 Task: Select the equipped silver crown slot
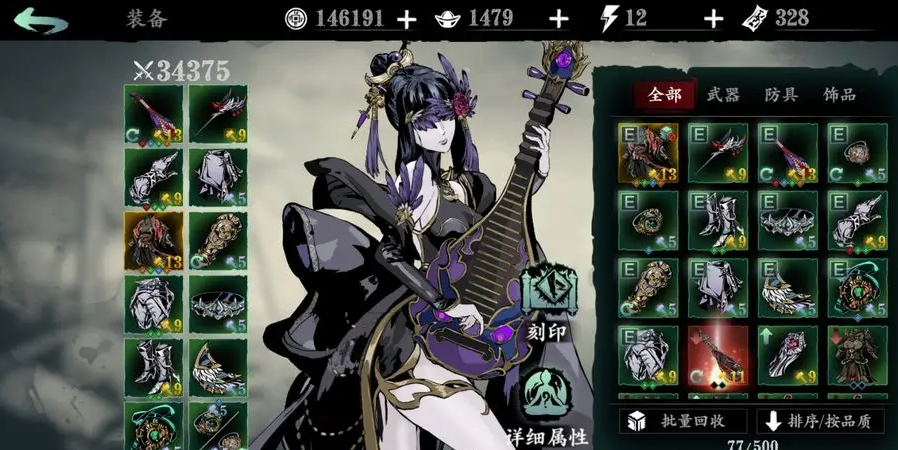218,304
